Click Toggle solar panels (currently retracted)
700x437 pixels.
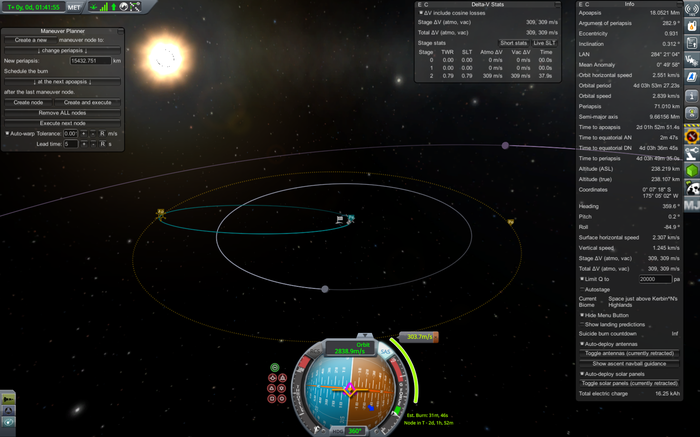pos(630,383)
